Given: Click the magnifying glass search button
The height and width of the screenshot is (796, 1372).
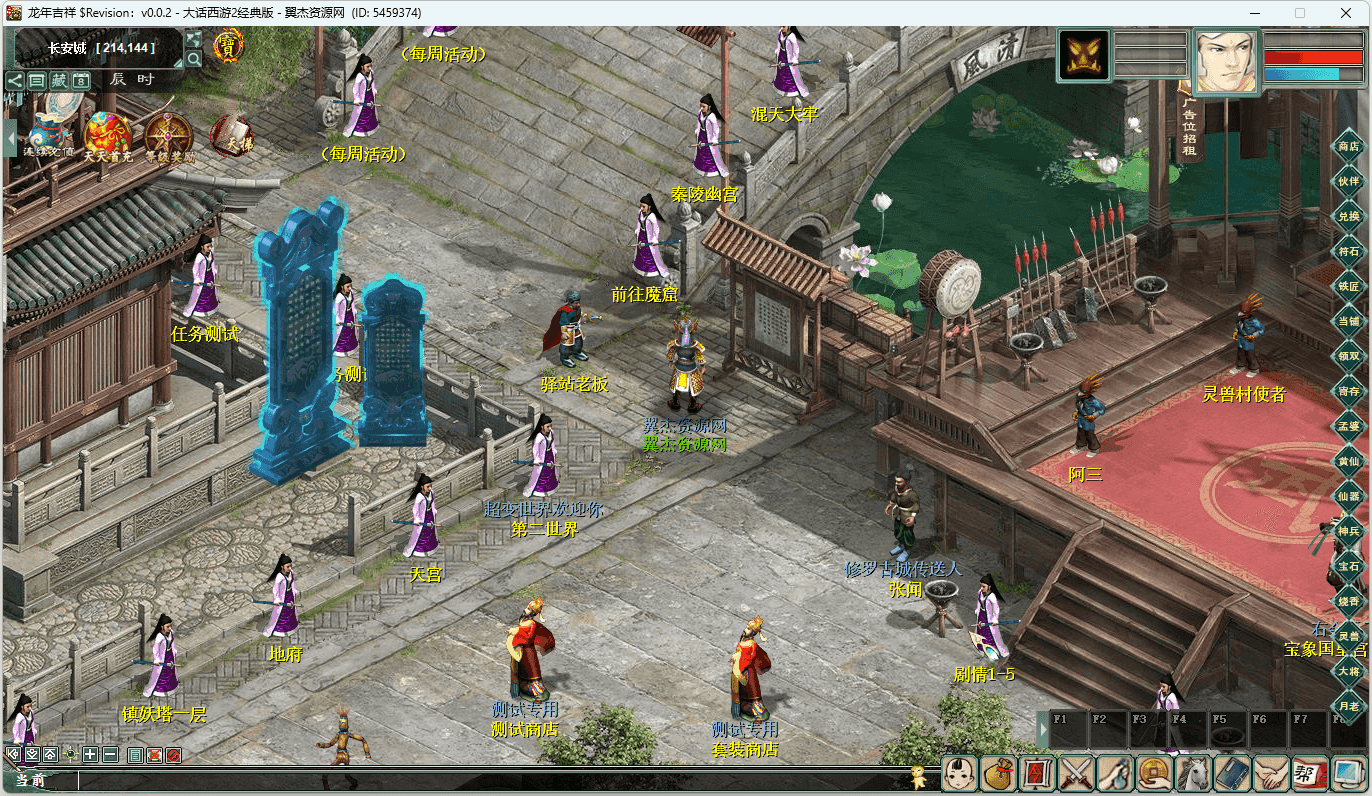Looking at the screenshot, I should coord(194,59).
